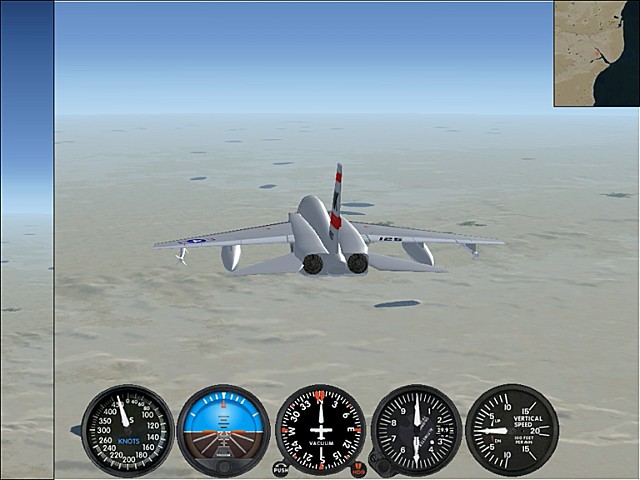
Task: Click the attitude indicator adjustment knob
Action: [223, 467]
